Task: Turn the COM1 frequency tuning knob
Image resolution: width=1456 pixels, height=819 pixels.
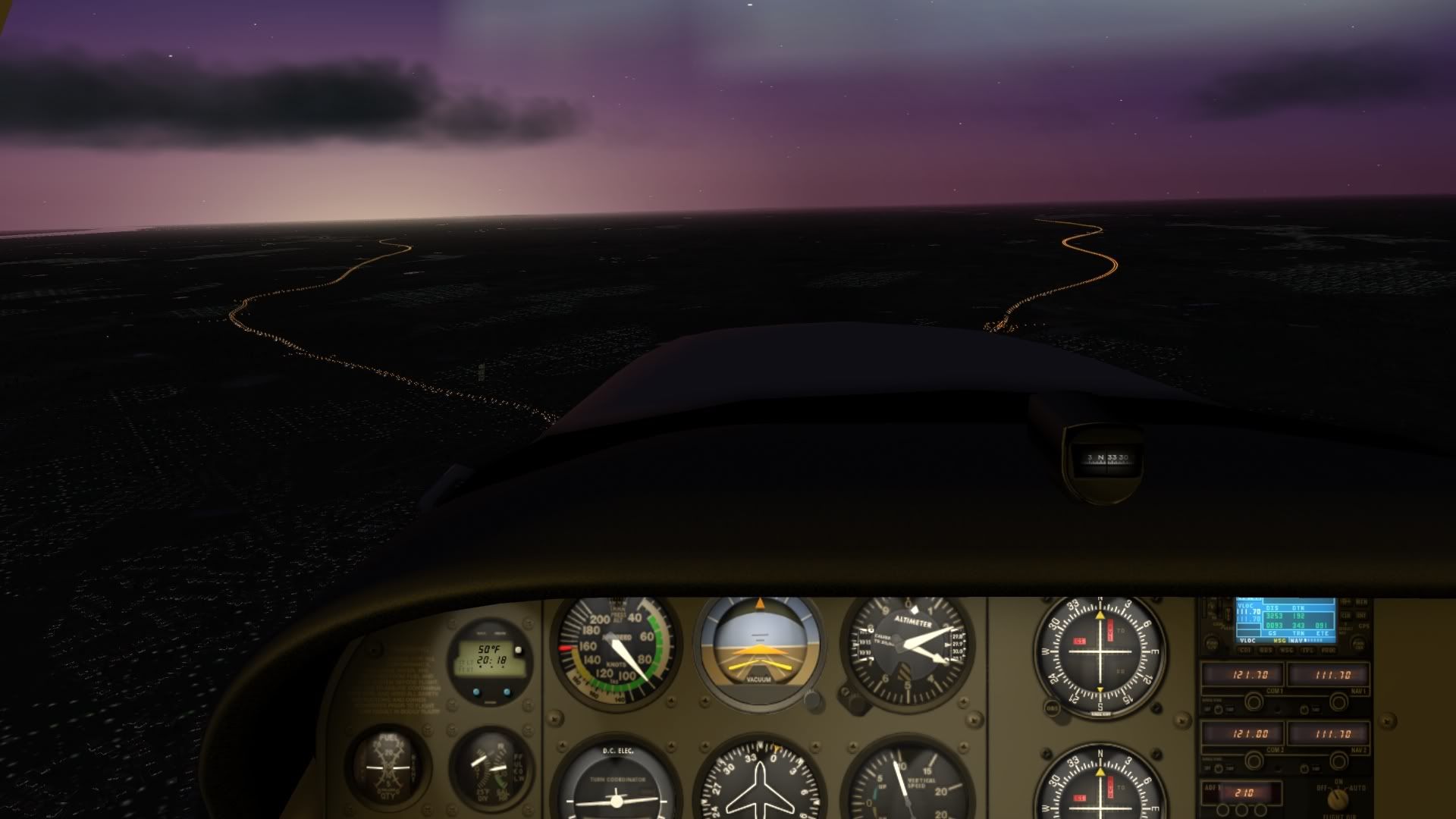Action: point(1254,703)
